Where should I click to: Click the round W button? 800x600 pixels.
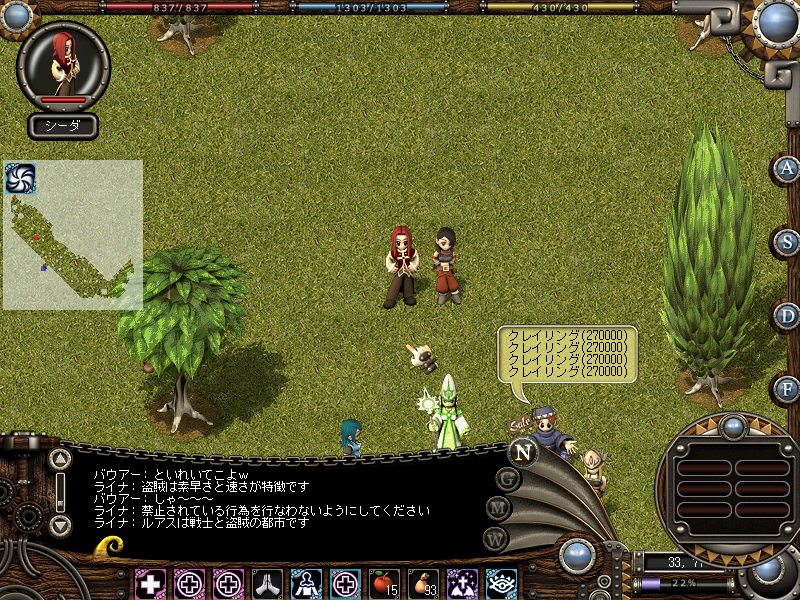click(495, 537)
